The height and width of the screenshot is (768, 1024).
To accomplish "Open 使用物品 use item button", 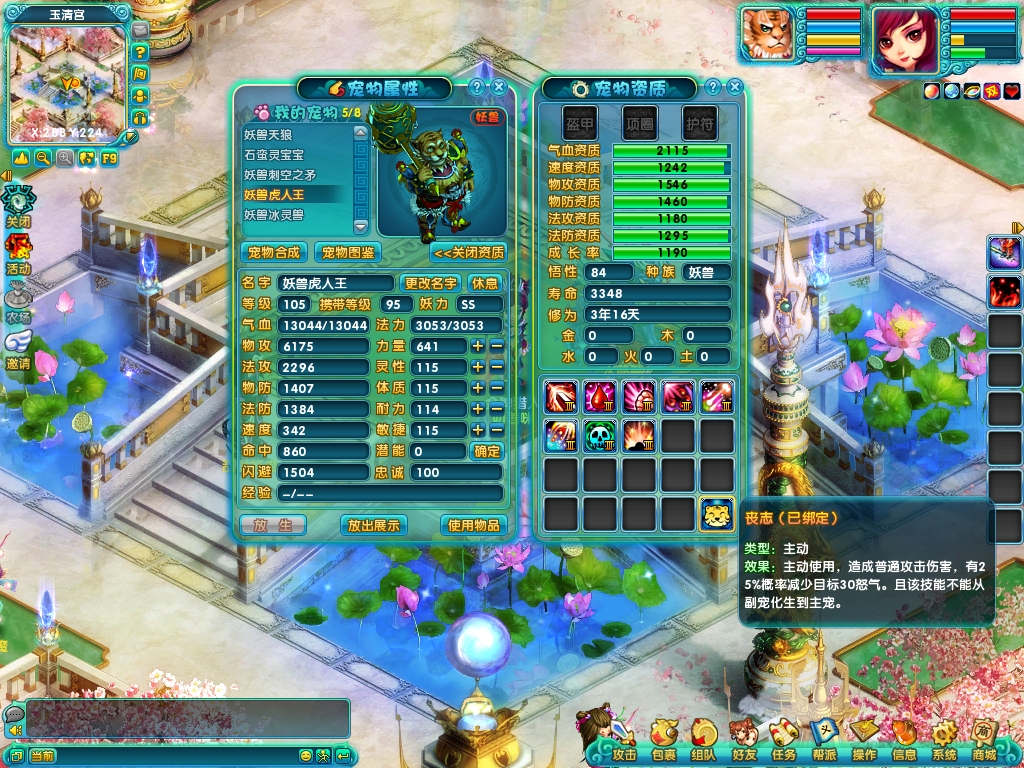I will (473, 525).
